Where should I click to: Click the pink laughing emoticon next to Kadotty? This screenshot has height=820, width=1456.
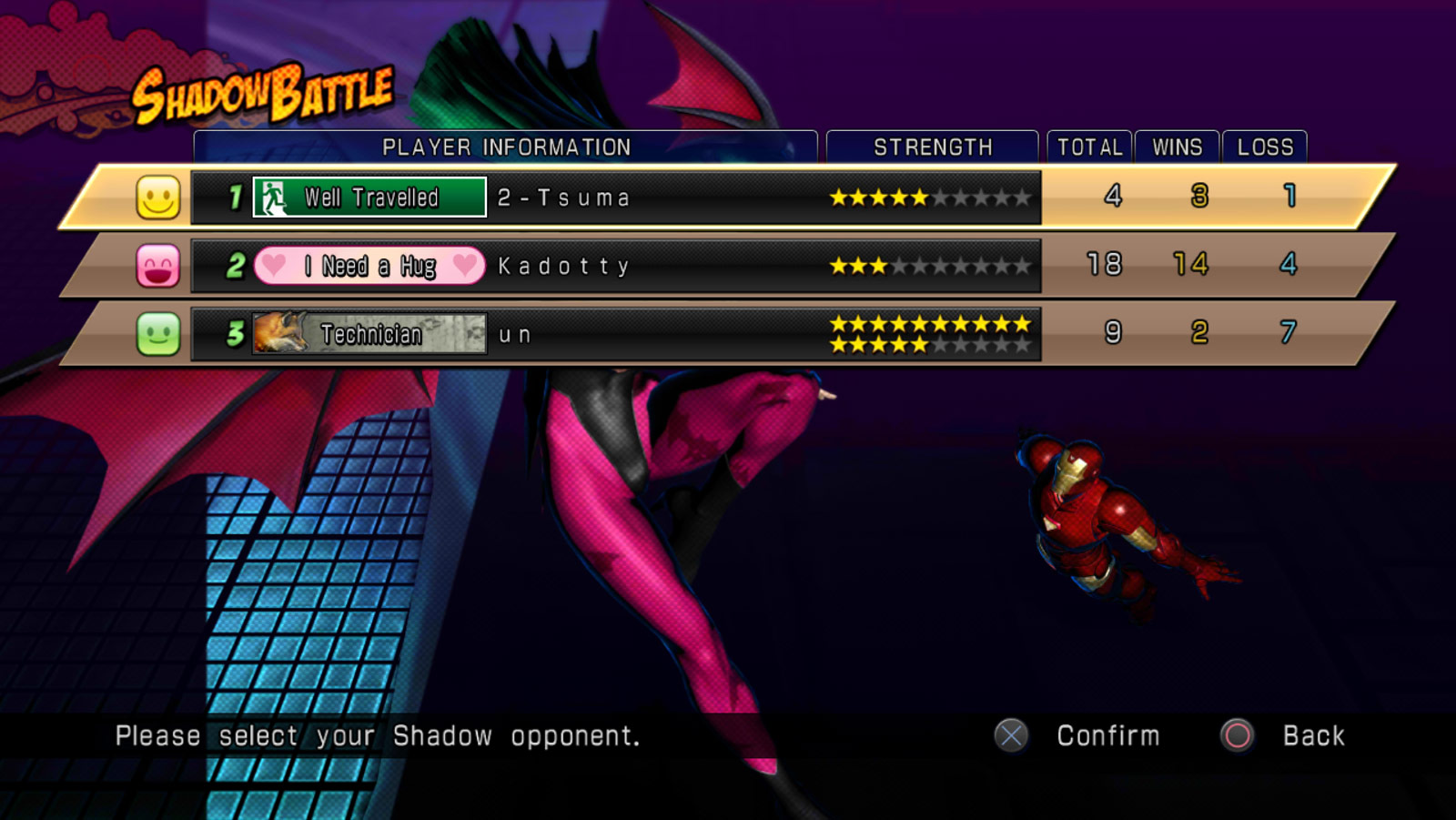tap(157, 264)
